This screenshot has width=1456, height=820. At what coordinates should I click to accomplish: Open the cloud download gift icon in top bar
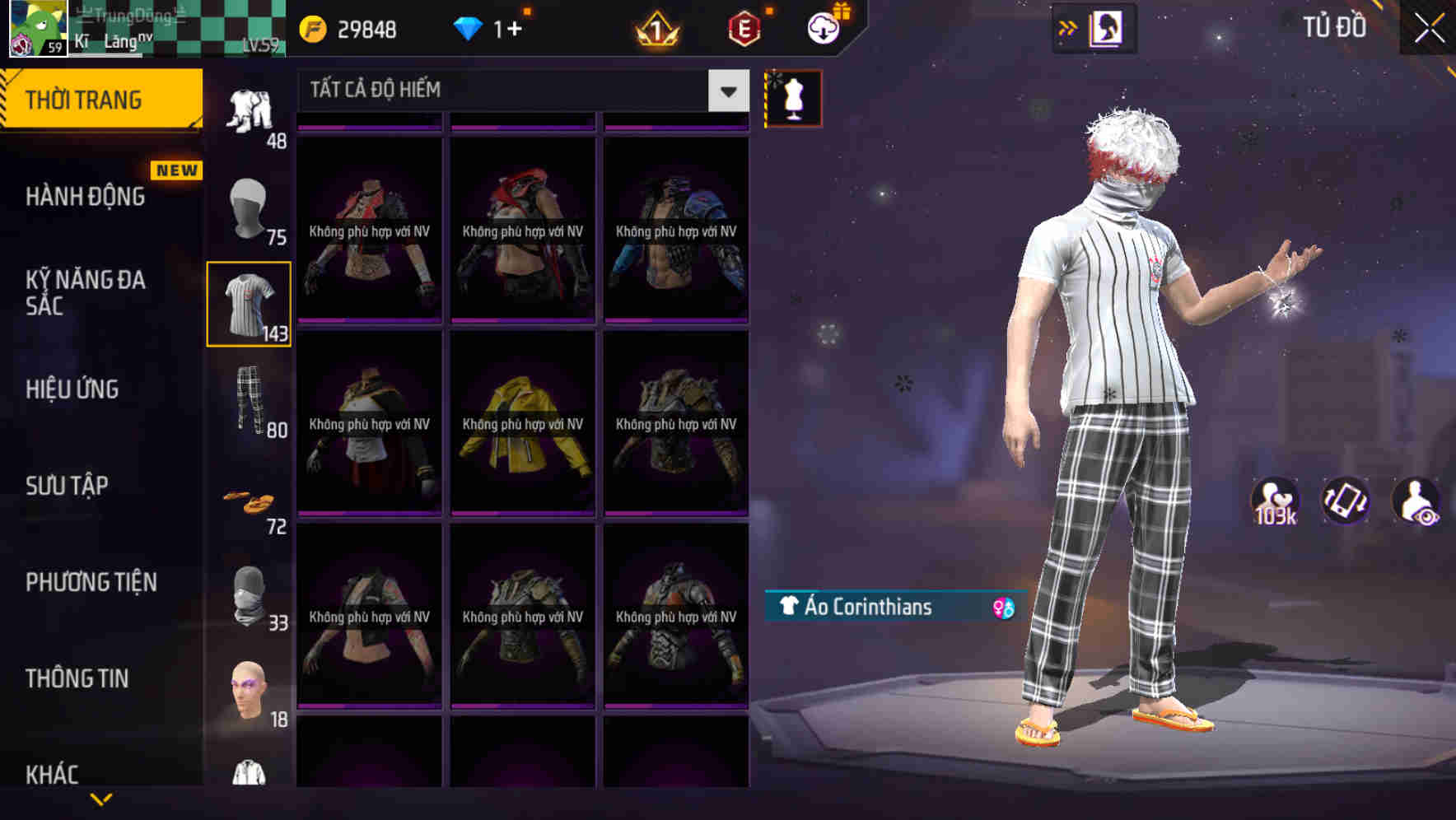click(824, 27)
